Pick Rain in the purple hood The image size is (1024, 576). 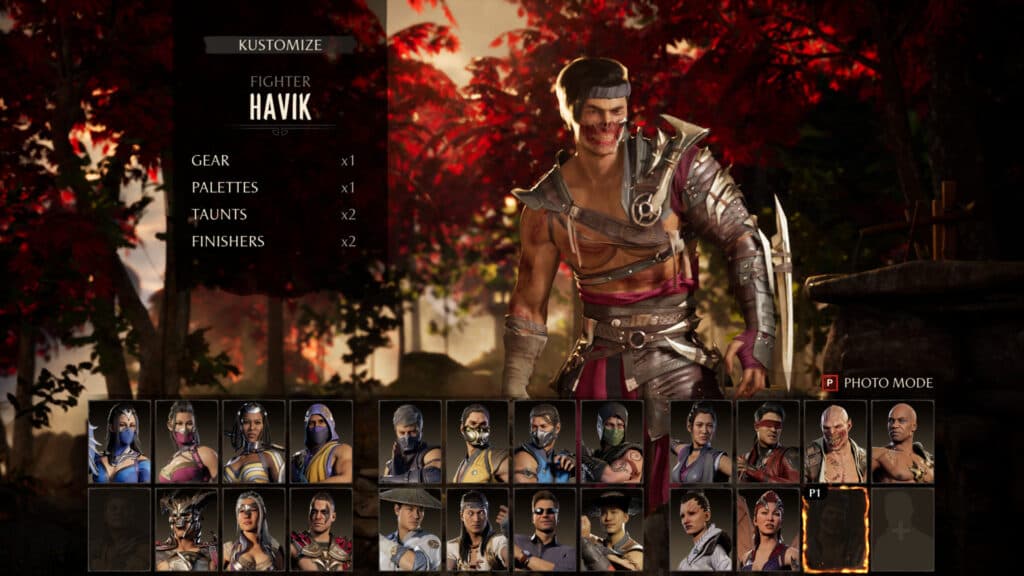click(321, 442)
